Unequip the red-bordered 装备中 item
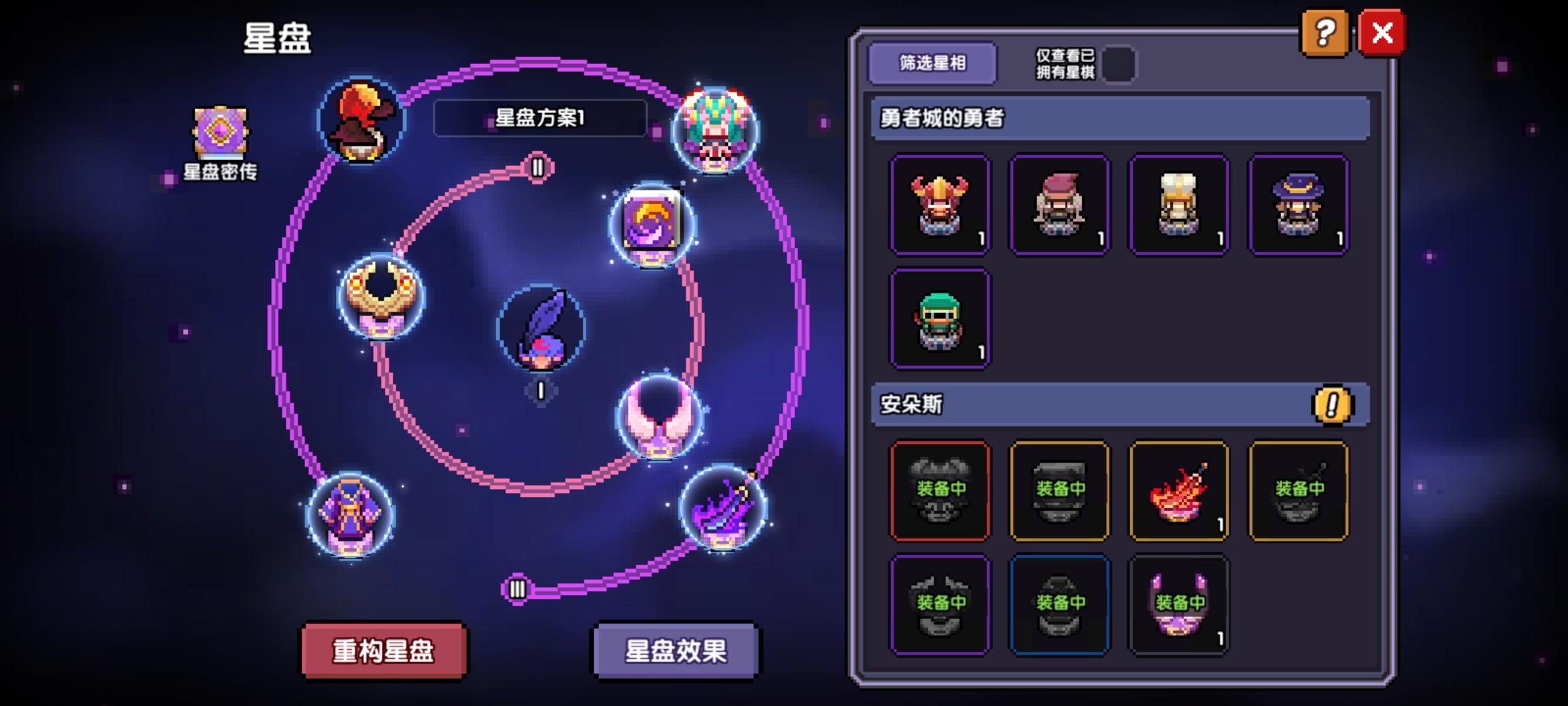The width and height of the screenshot is (1568, 706). coord(939,490)
